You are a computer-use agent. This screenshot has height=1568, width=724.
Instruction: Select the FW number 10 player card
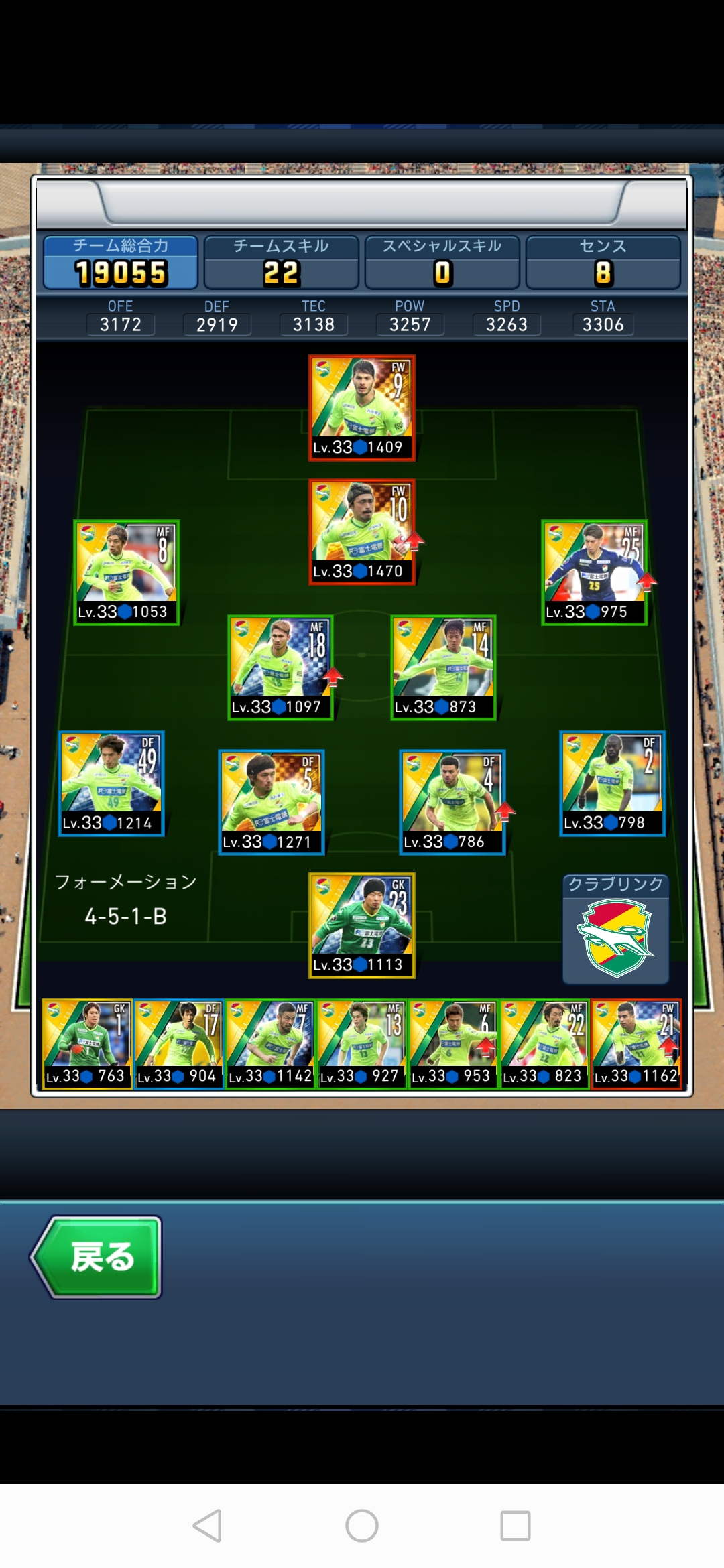pos(361,532)
